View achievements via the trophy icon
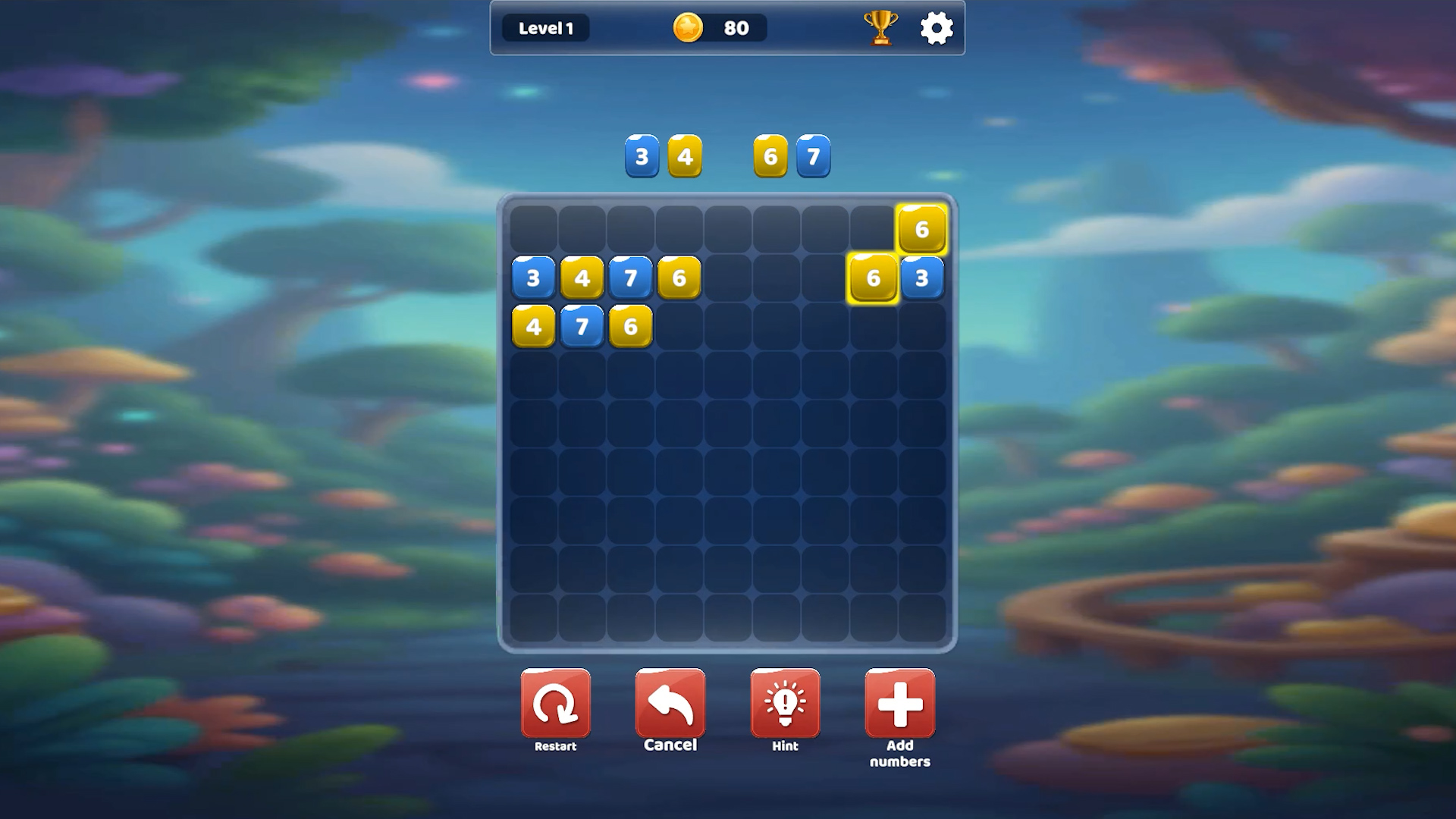1456x819 pixels. tap(880, 27)
